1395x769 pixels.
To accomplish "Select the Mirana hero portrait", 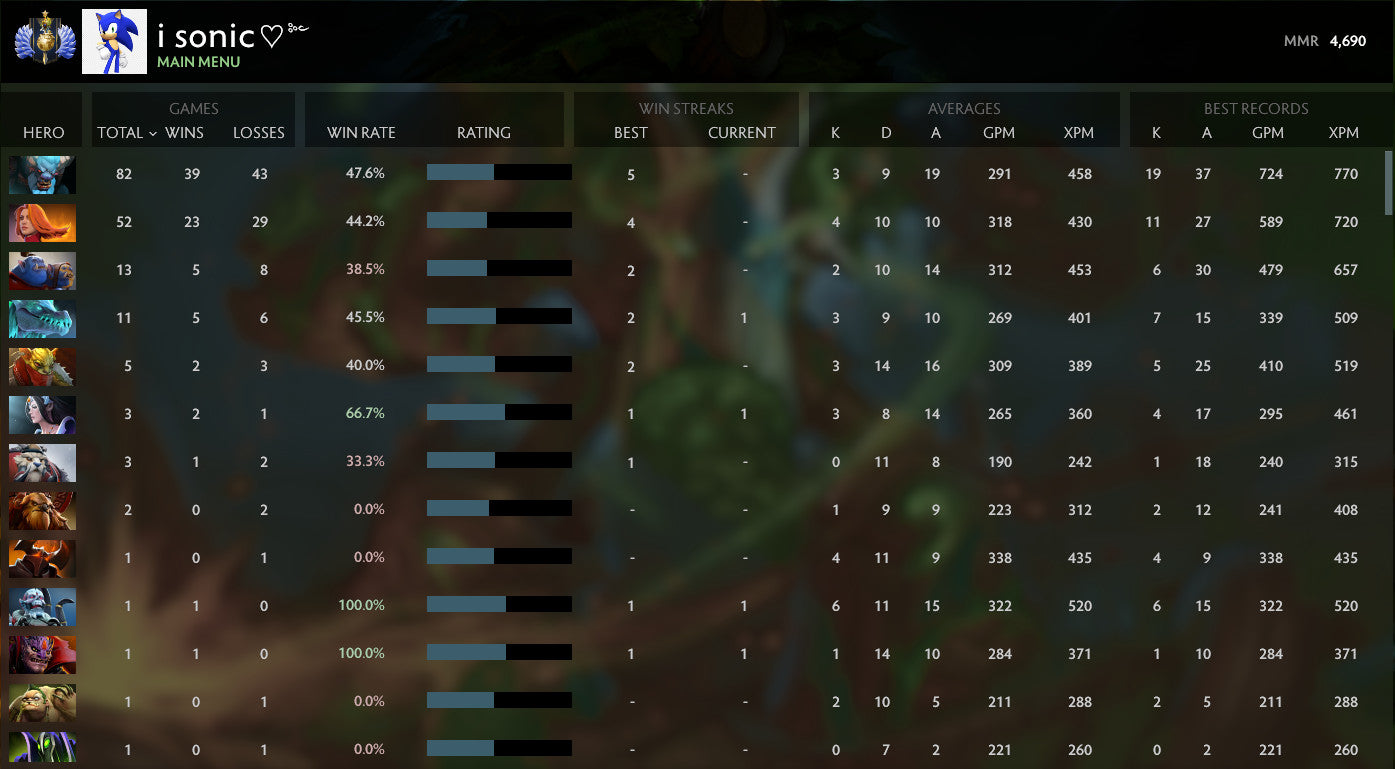I will pyautogui.click(x=42, y=414).
